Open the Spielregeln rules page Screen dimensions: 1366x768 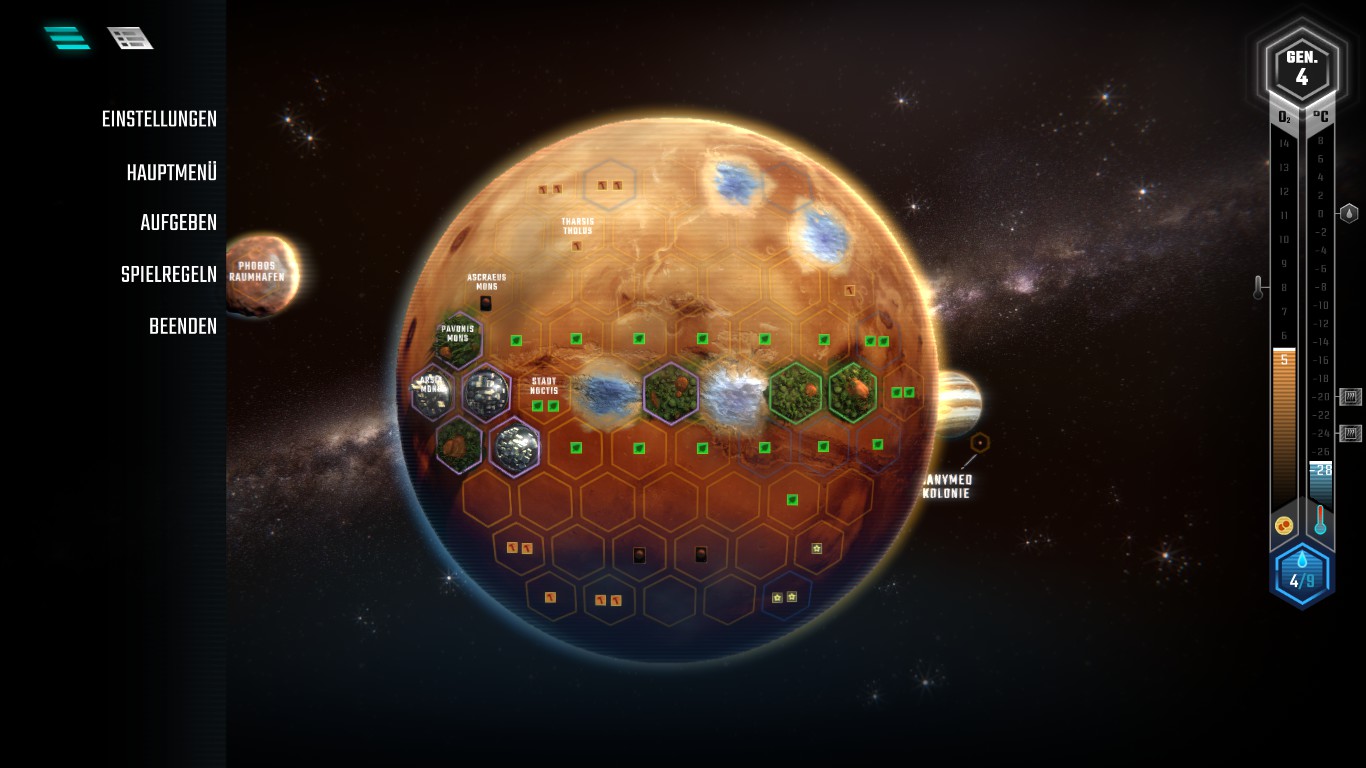168,275
